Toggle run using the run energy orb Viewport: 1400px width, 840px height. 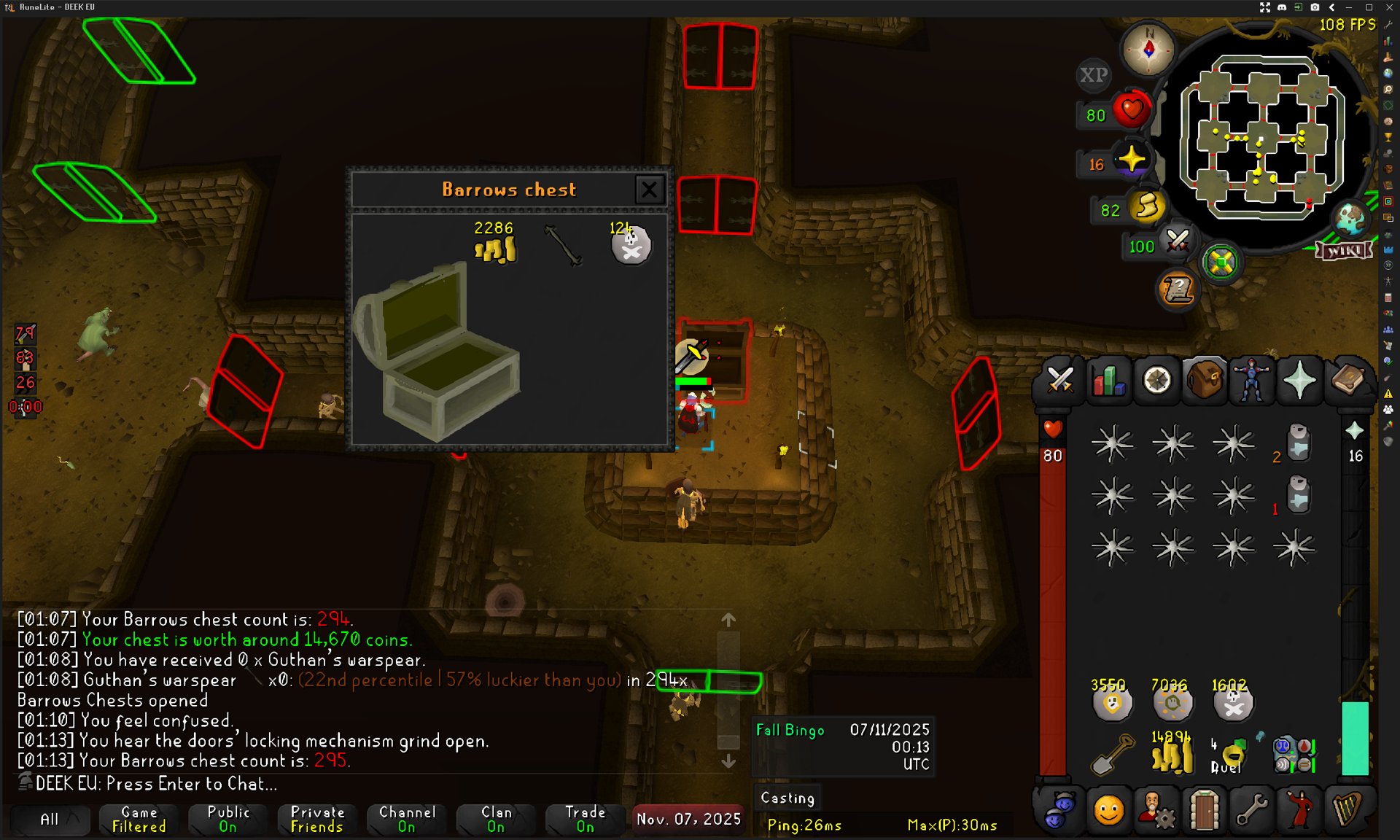pyautogui.click(x=1147, y=208)
